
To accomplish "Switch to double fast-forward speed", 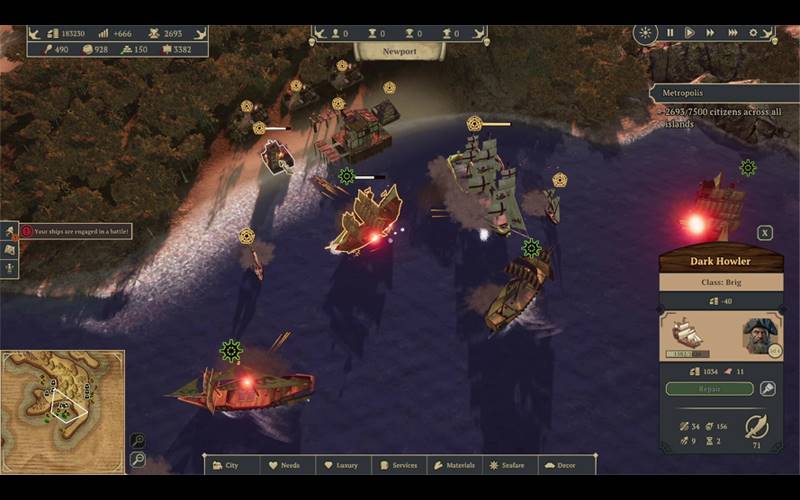I will click(x=710, y=33).
